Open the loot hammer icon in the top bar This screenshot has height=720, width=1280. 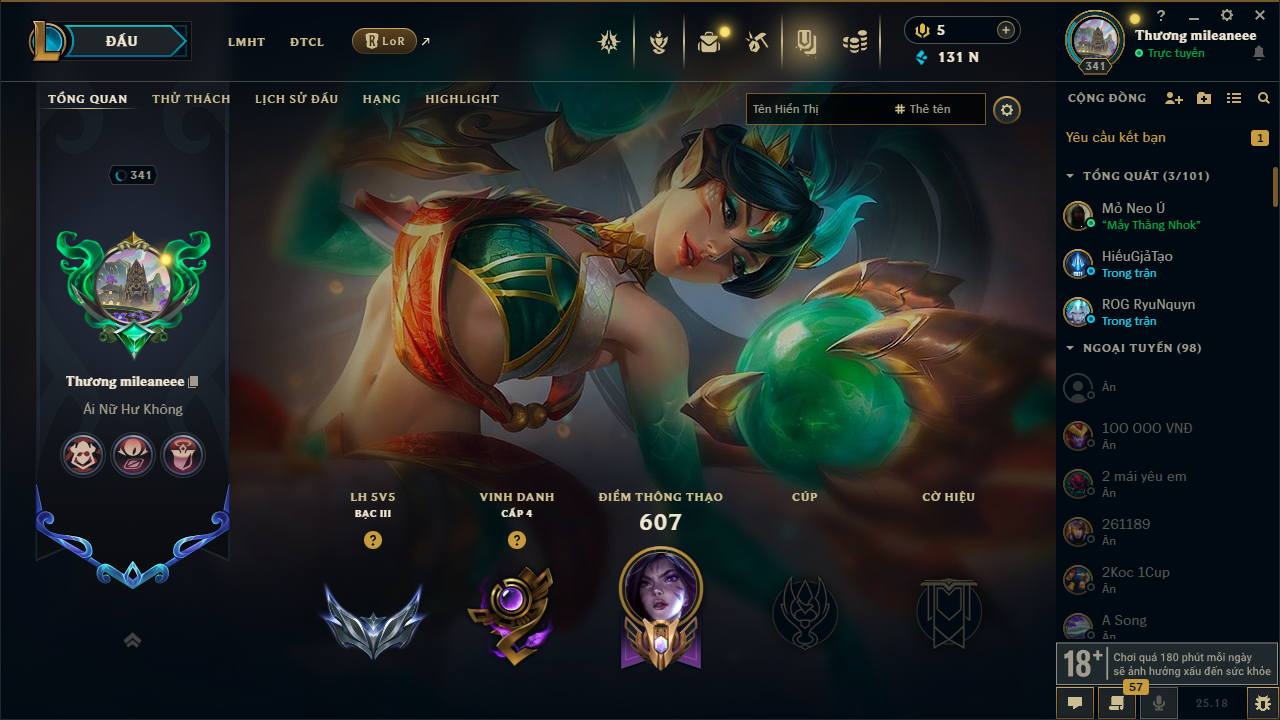(x=757, y=42)
